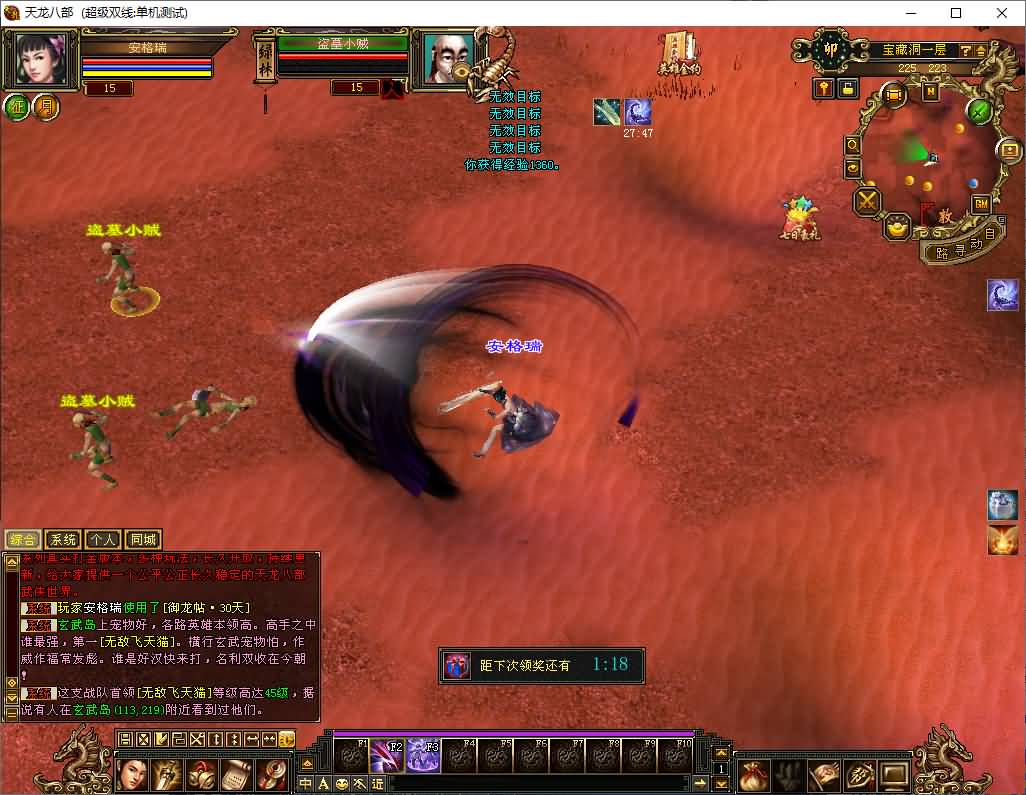Open the 七日豪礼 gift event
The height and width of the screenshot is (795, 1026).
(800, 213)
